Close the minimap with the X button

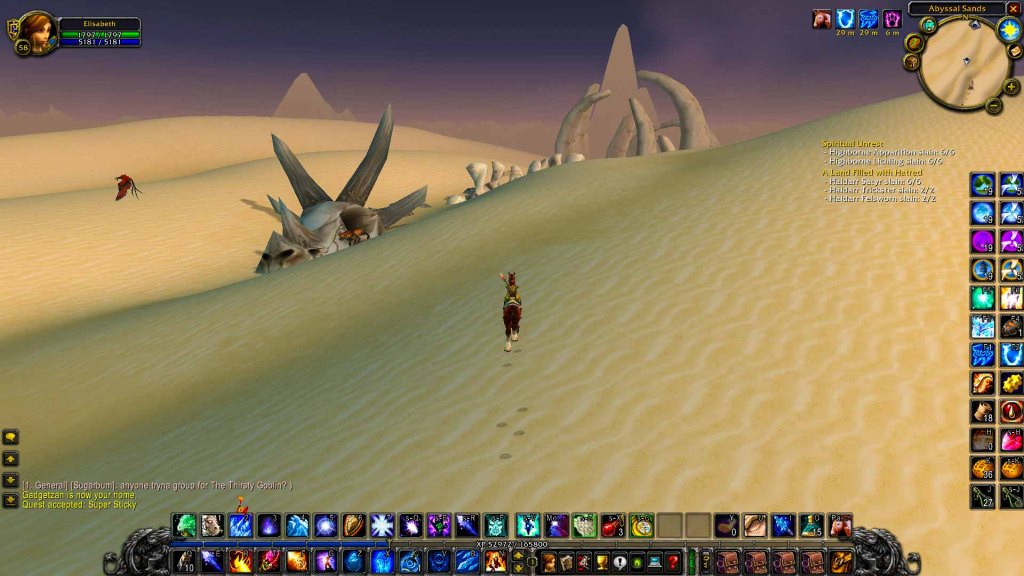pyautogui.click(x=1015, y=9)
